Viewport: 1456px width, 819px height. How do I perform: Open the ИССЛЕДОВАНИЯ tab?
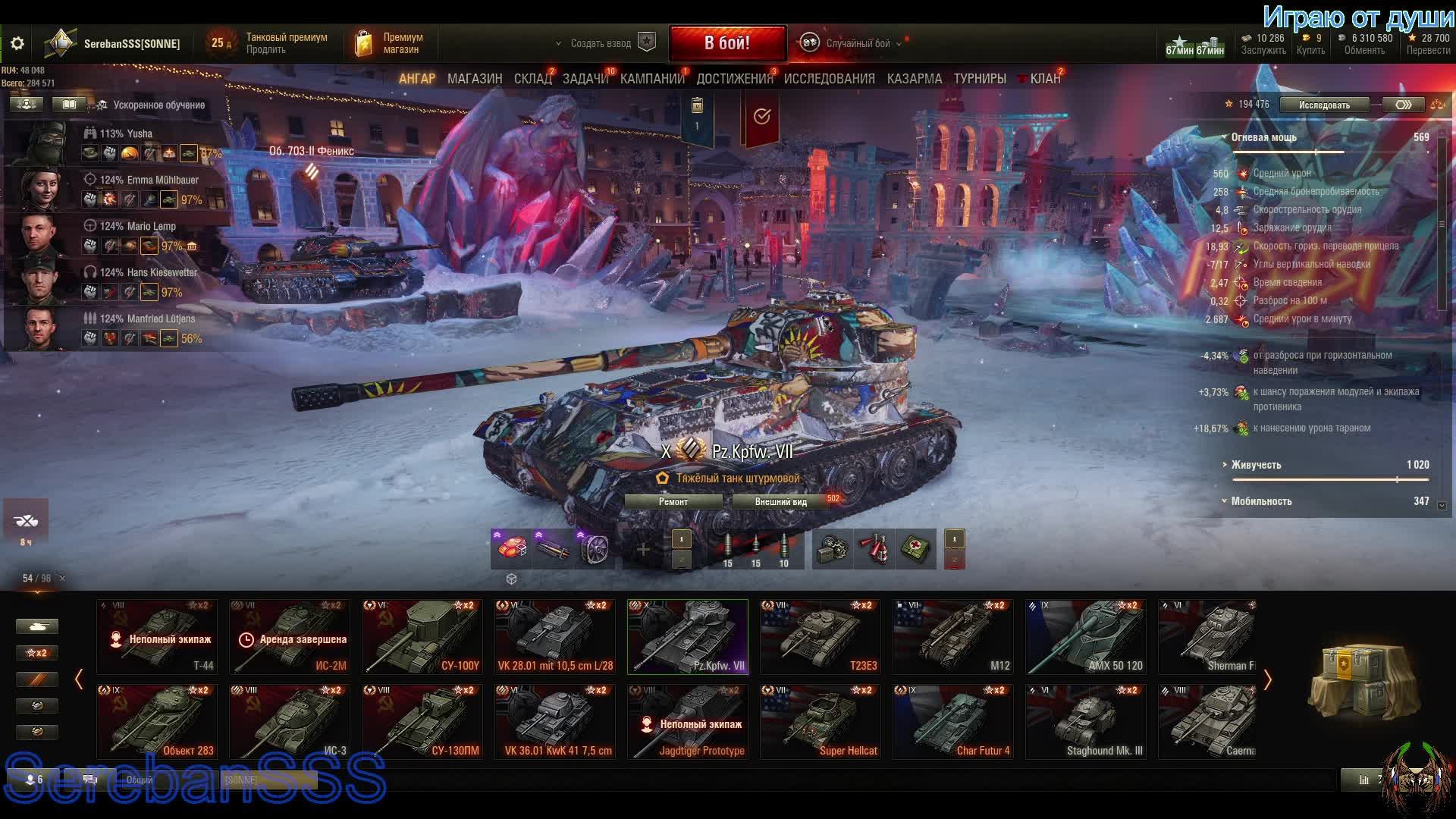point(829,79)
